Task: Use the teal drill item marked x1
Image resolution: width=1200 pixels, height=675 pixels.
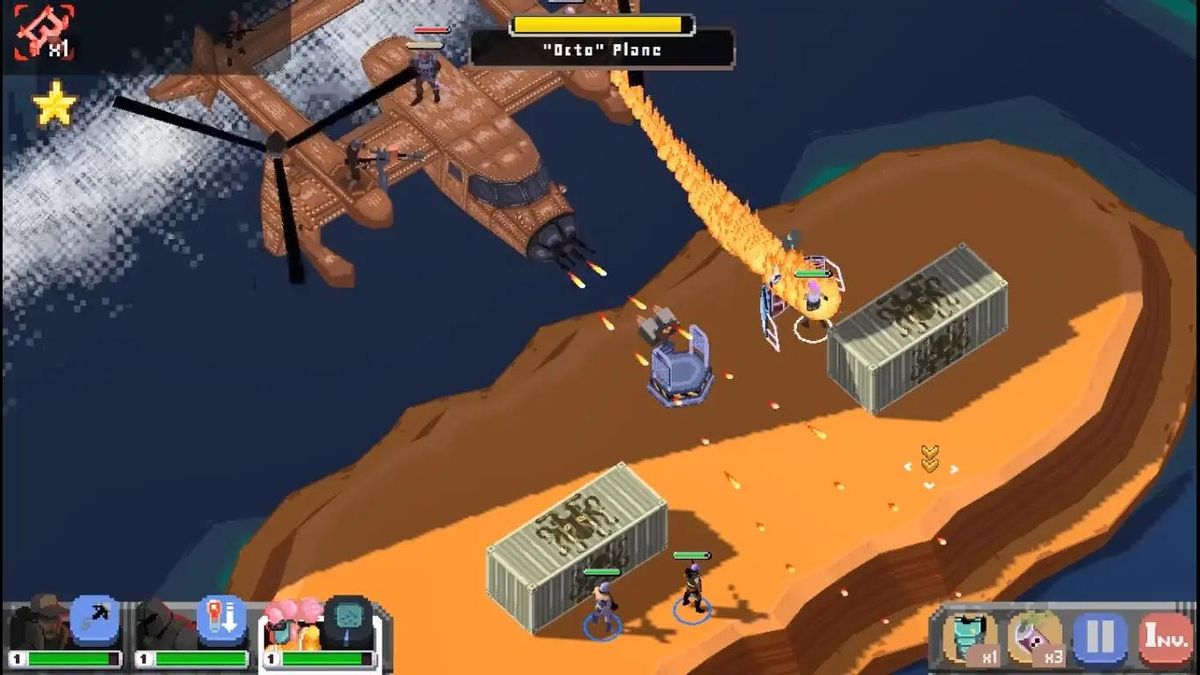Action: click(x=969, y=637)
